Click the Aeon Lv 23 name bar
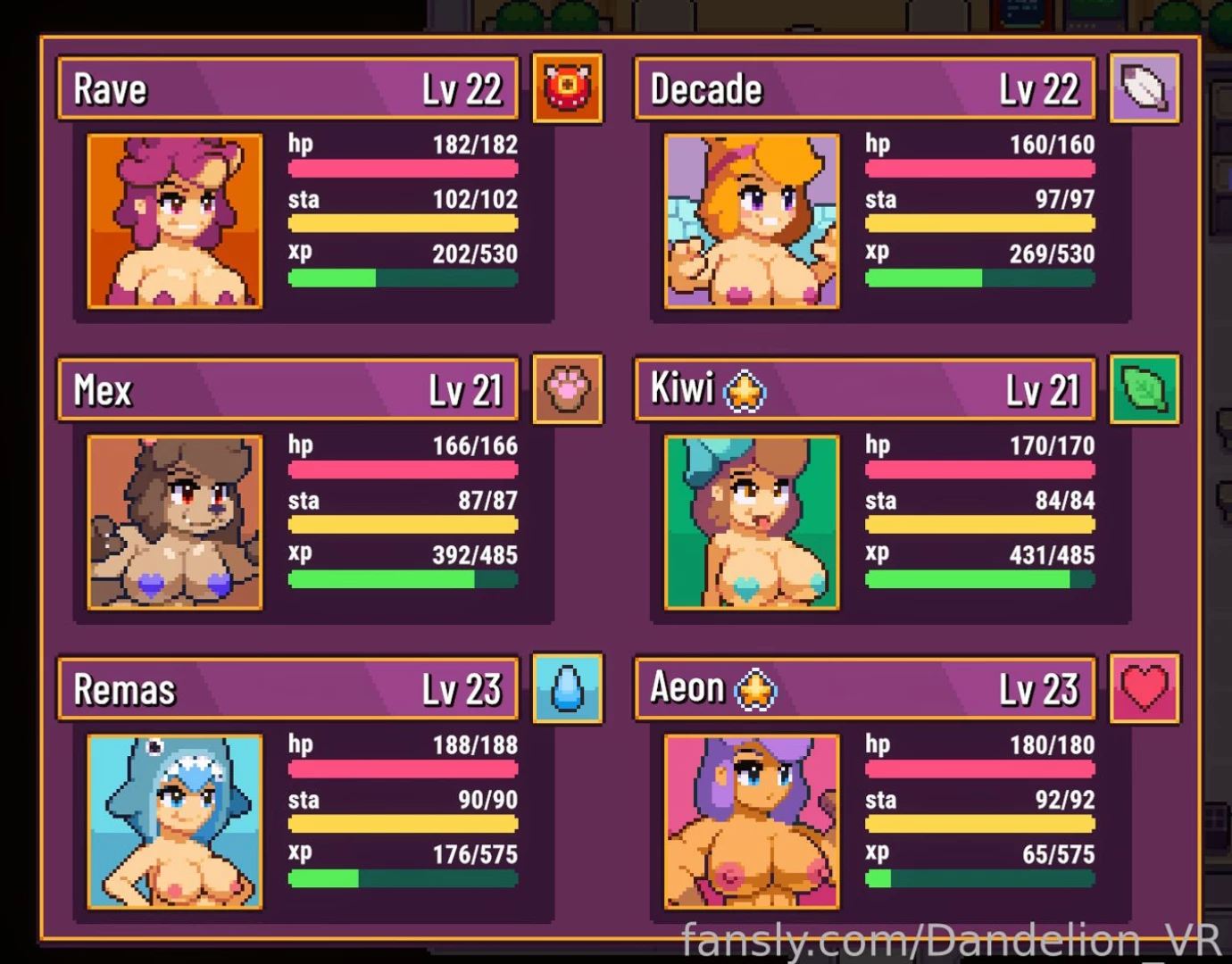 click(x=864, y=688)
